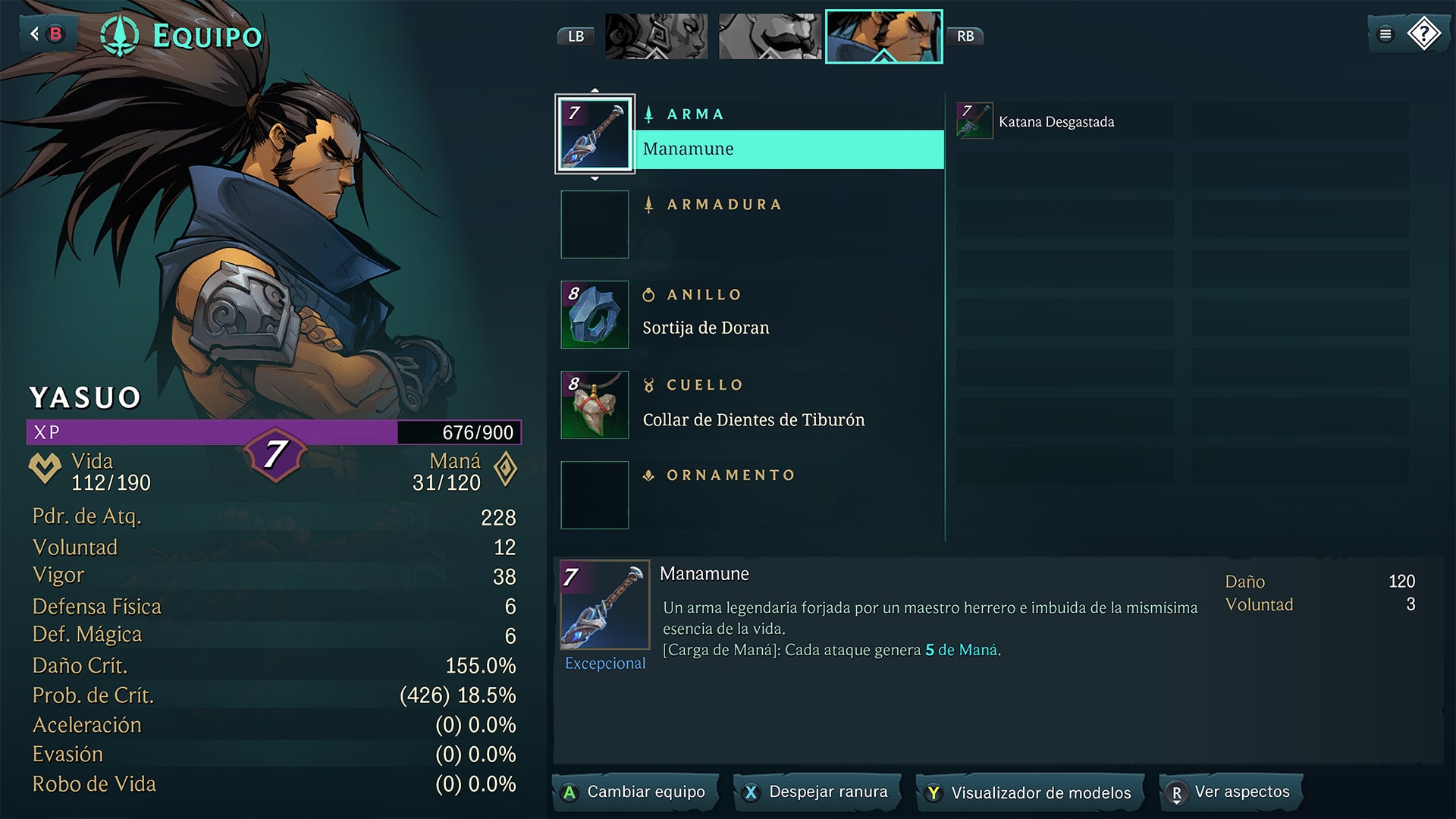This screenshot has height=819, width=1456.
Task: Select the middle character portrait
Action: 770,36
